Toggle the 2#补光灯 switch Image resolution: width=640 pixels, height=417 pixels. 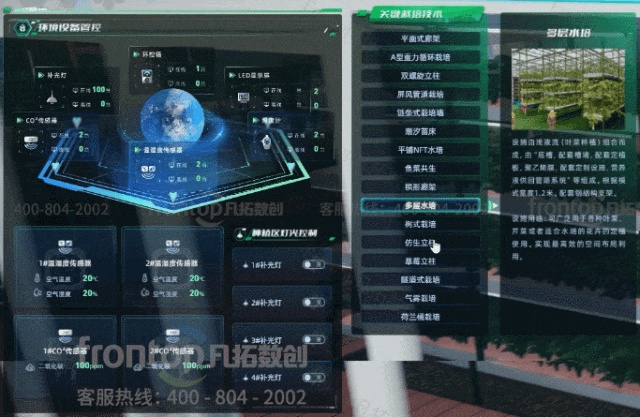point(313,302)
